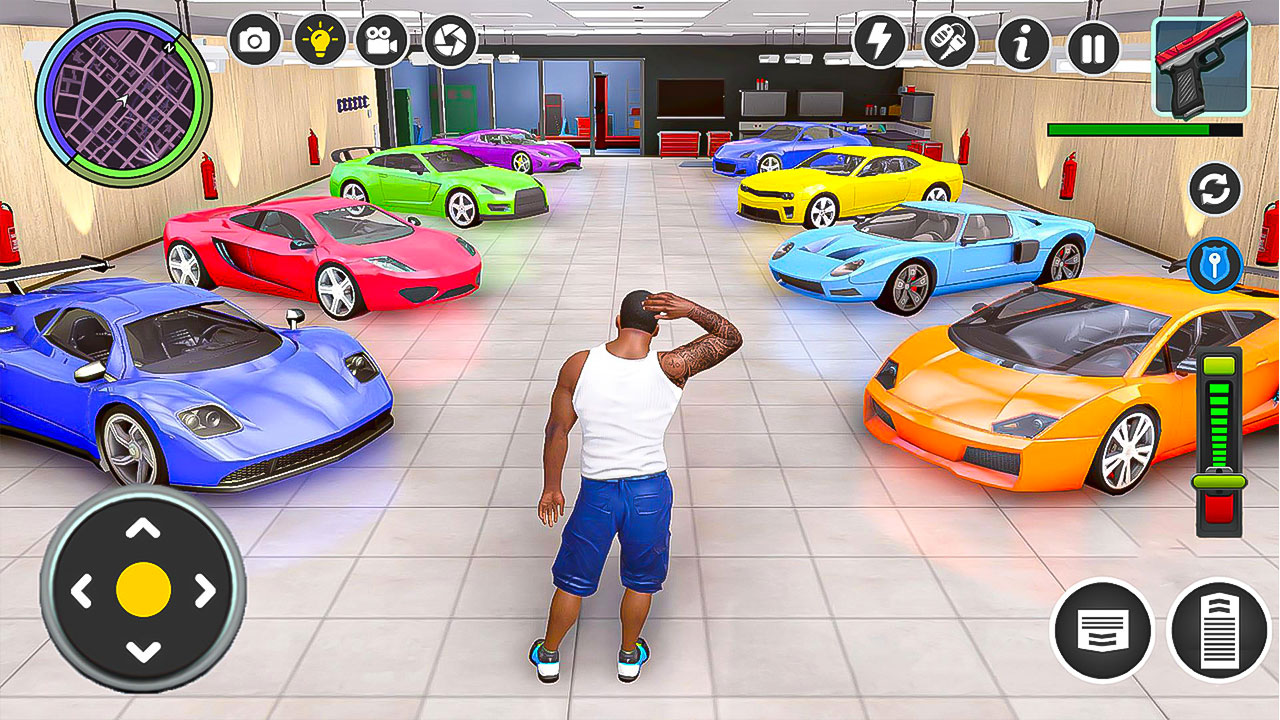Screen dimensions: 1280x720
Task: Tap the green health bar
Action: [x=1128, y=129]
